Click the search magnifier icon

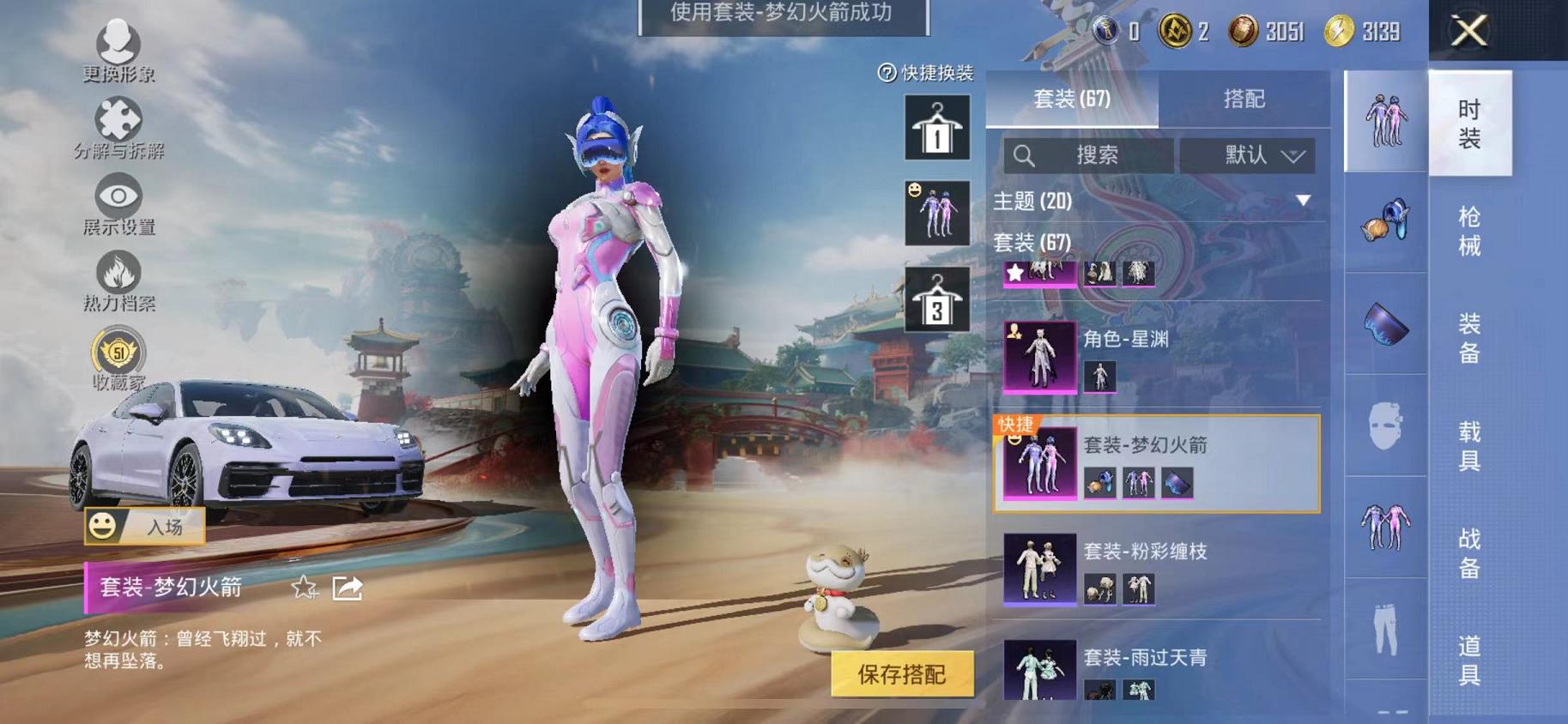point(1025,156)
